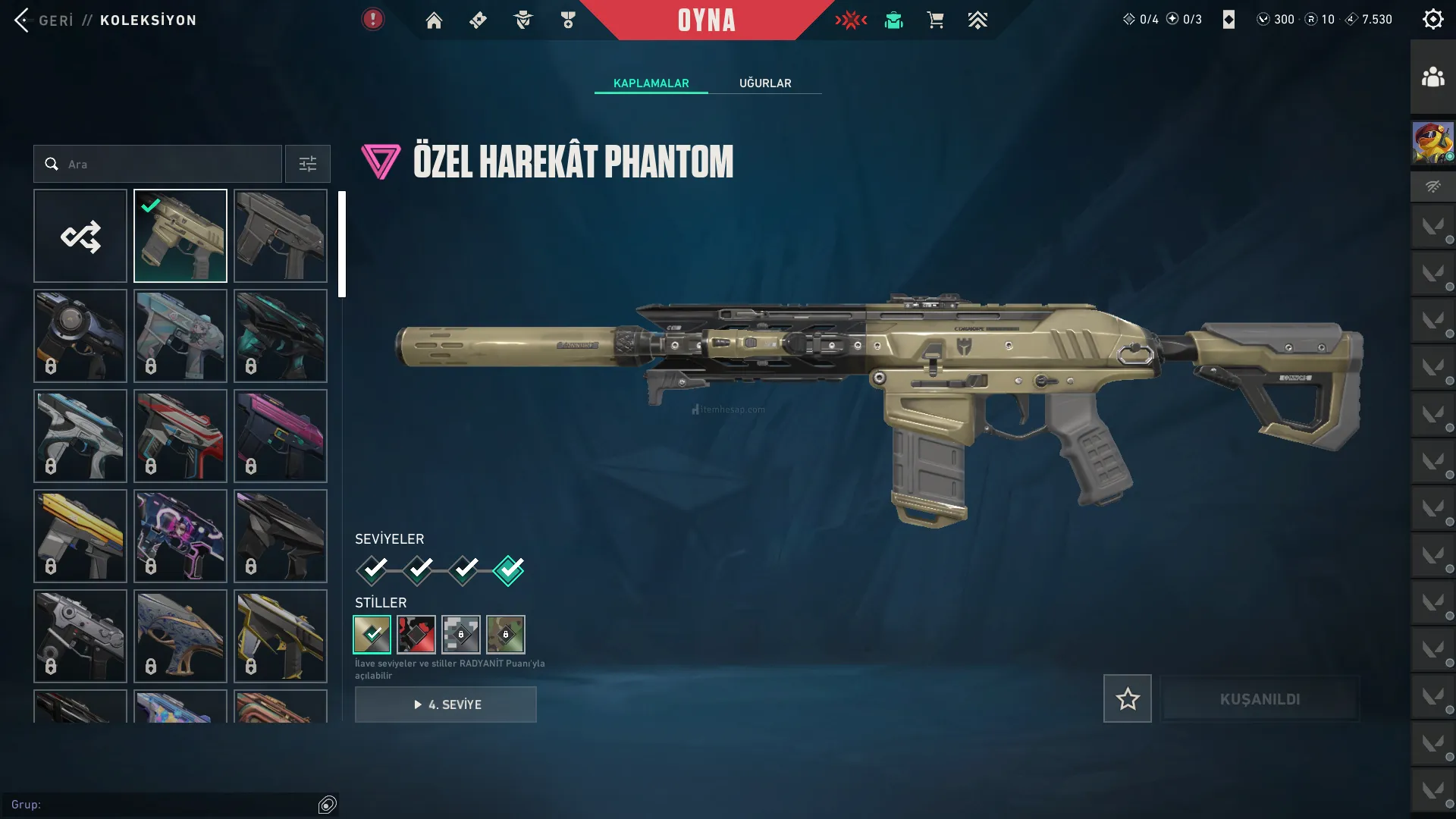Open the shopping cart store
The height and width of the screenshot is (819, 1456).
tap(935, 20)
